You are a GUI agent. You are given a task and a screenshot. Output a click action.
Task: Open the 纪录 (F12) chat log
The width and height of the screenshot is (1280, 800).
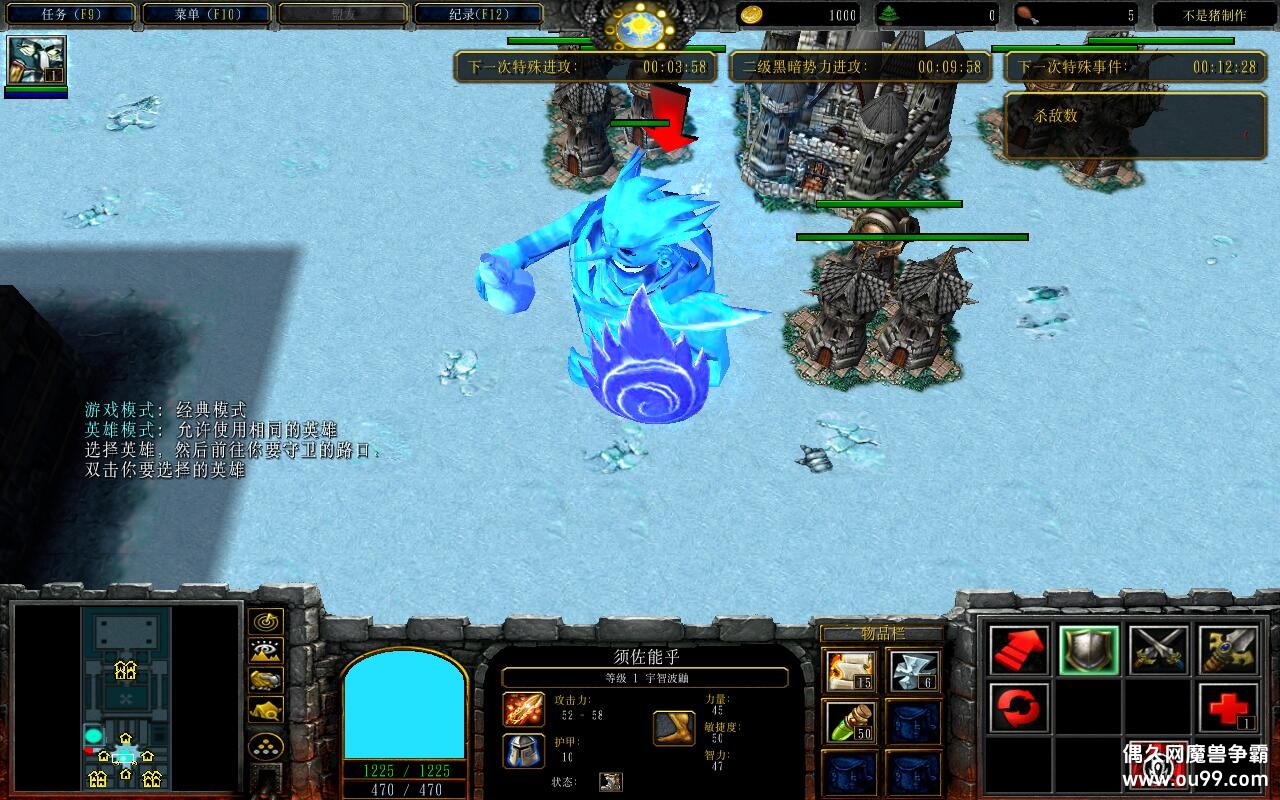pyautogui.click(x=478, y=15)
